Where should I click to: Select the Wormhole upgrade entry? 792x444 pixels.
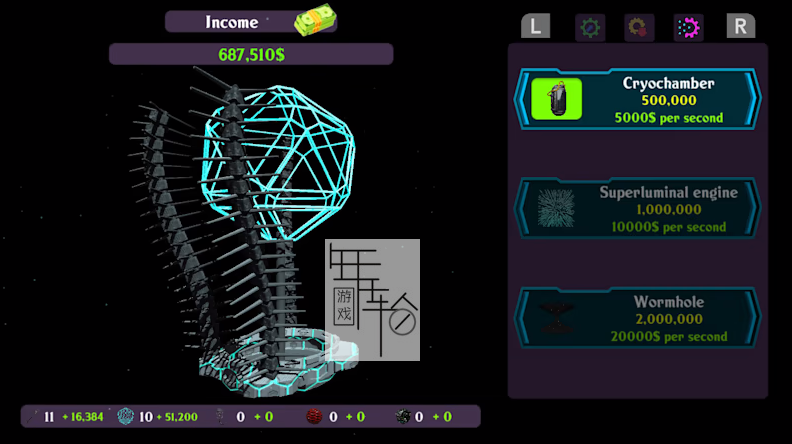pyautogui.click(x=637, y=319)
